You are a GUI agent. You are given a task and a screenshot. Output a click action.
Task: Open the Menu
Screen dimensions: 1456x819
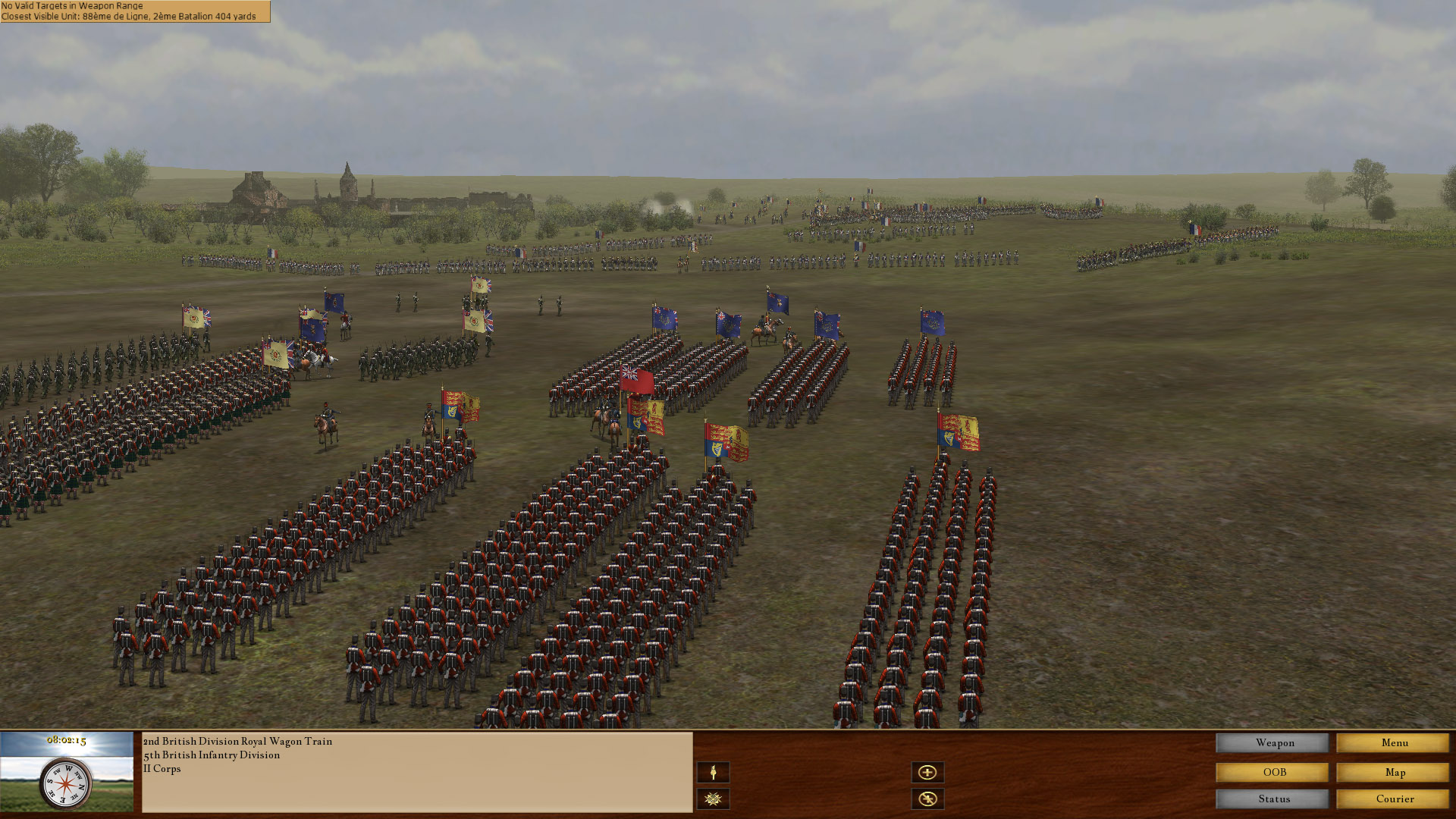1394,743
